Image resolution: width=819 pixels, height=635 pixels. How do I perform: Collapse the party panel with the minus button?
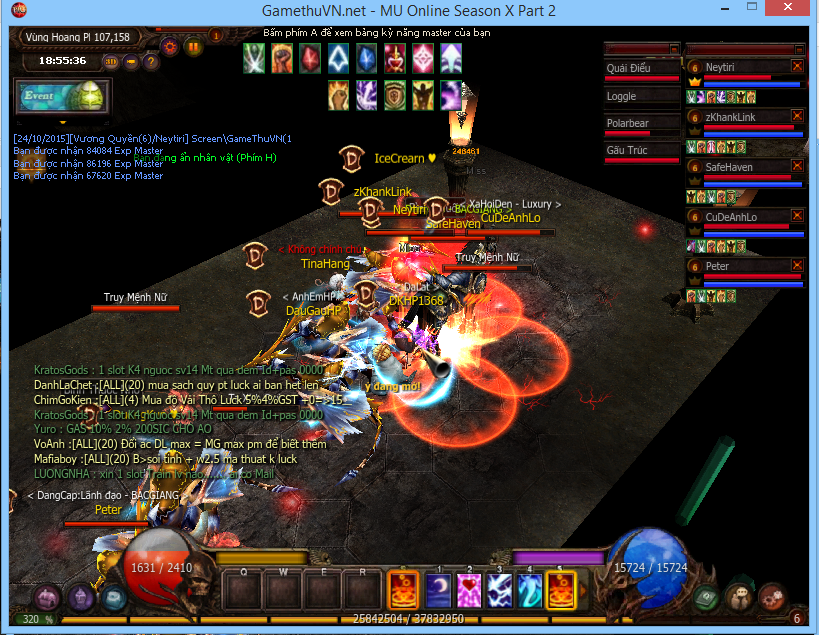(x=797, y=49)
